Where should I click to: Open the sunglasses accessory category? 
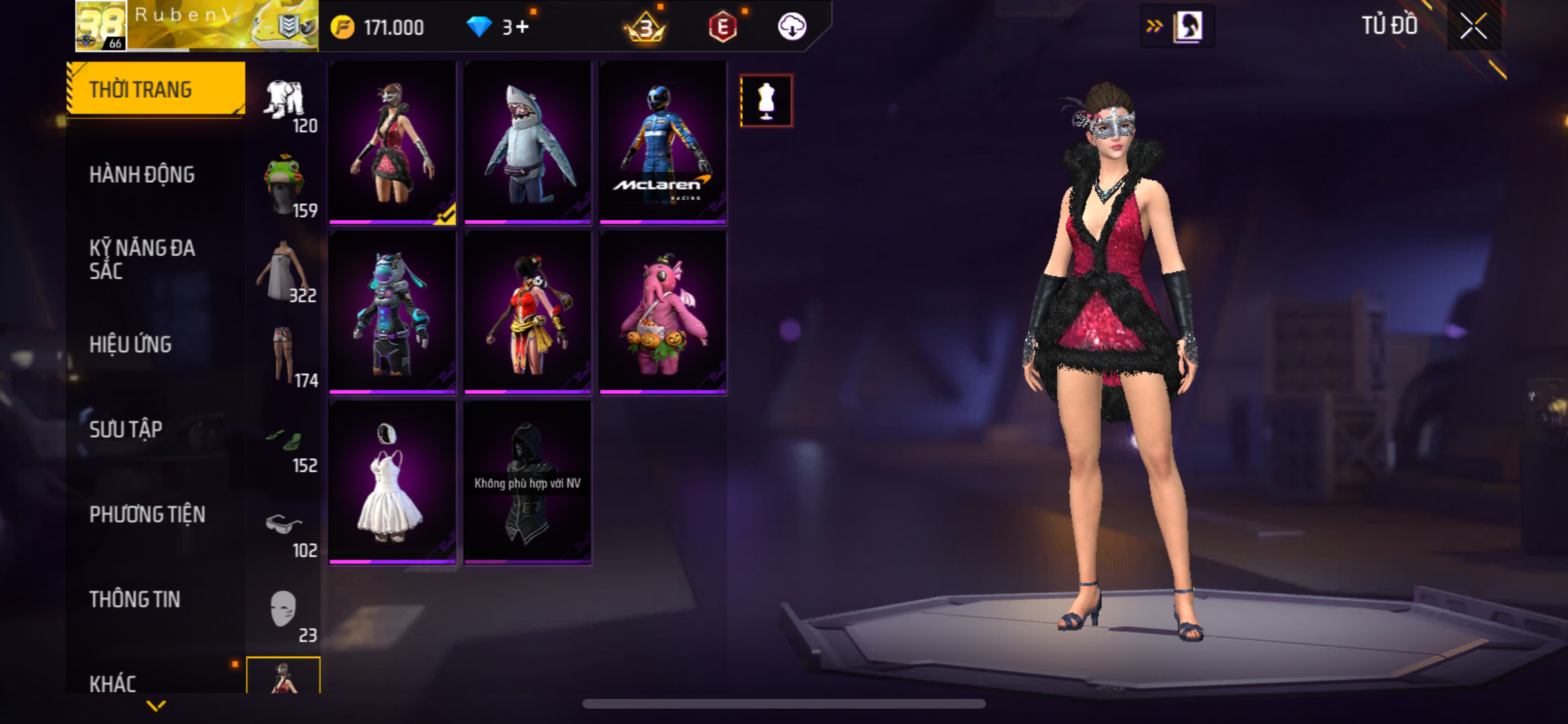coord(284,525)
